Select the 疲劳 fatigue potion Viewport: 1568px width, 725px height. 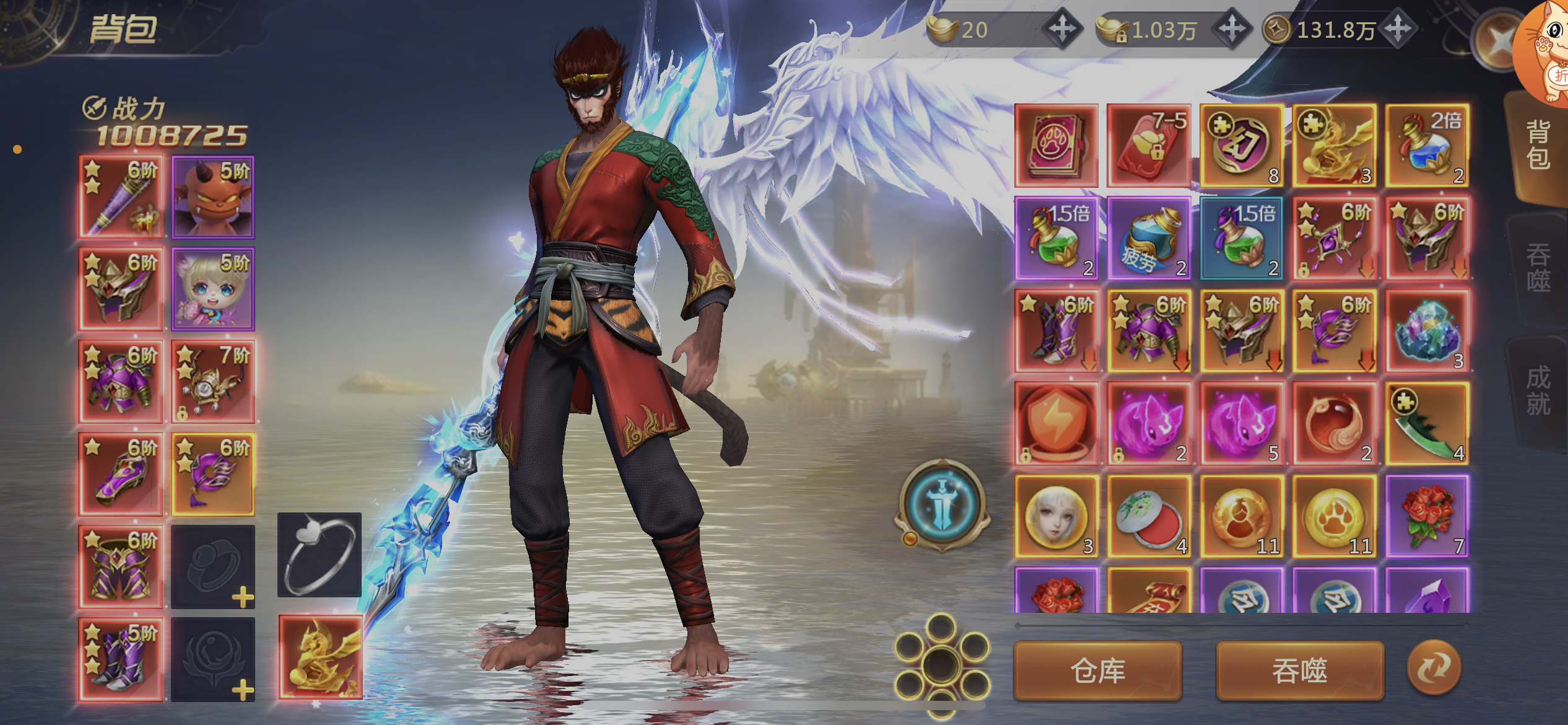click(x=1149, y=239)
